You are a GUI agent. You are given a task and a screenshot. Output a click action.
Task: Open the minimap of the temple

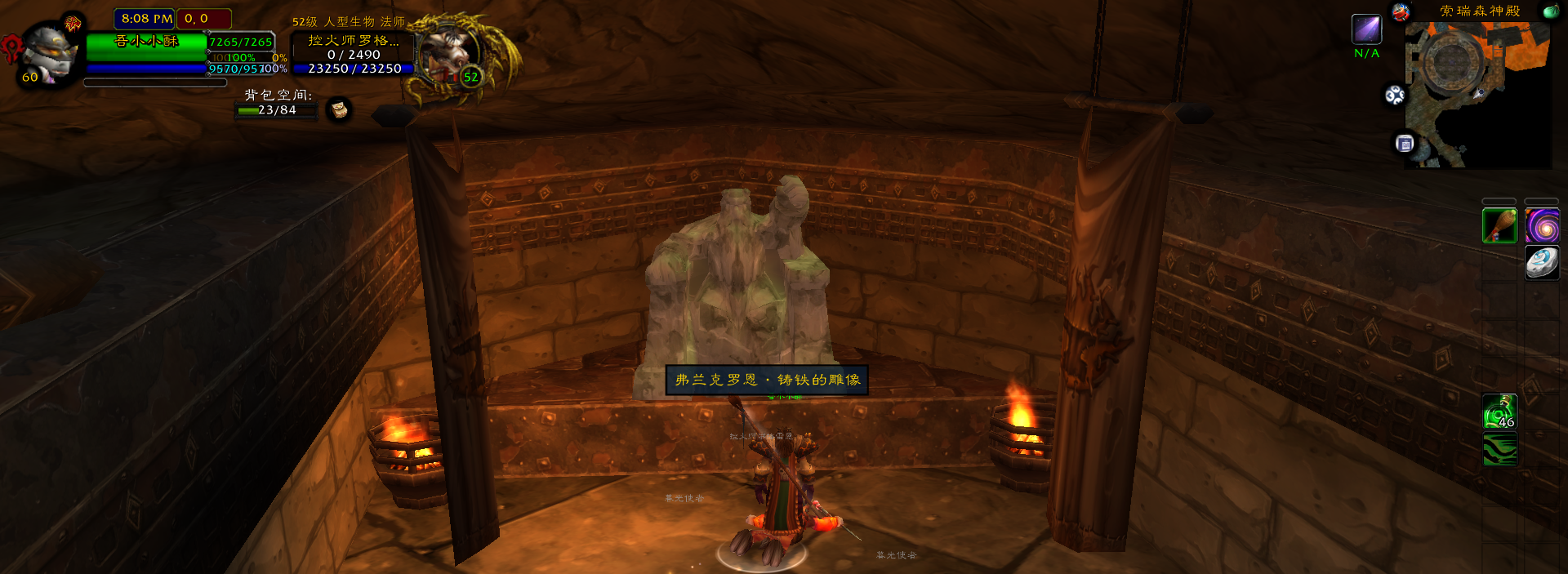(x=1477, y=94)
